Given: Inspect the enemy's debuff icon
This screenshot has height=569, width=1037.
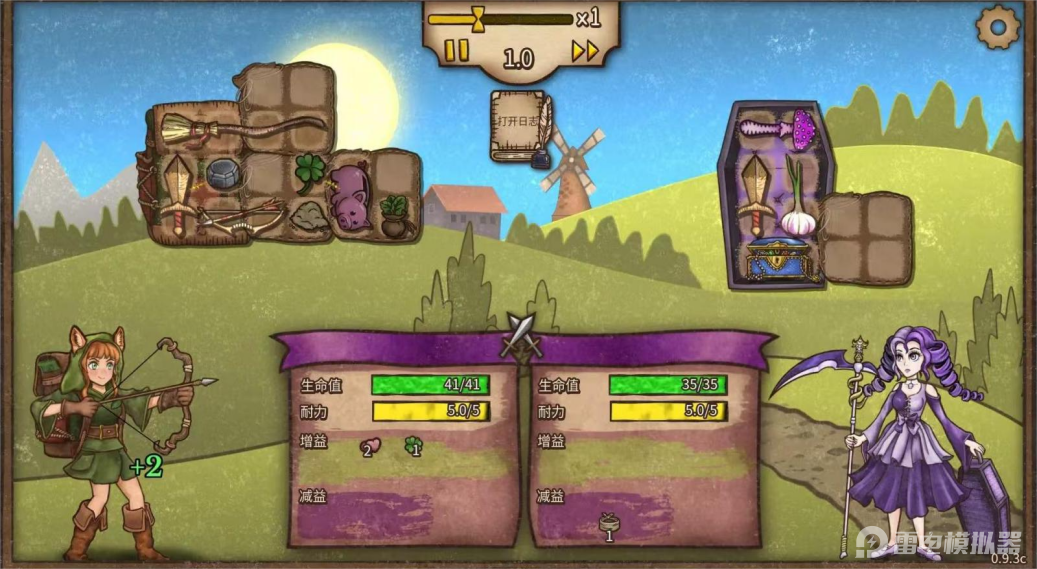Looking at the screenshot, I should tap(608, 524).
